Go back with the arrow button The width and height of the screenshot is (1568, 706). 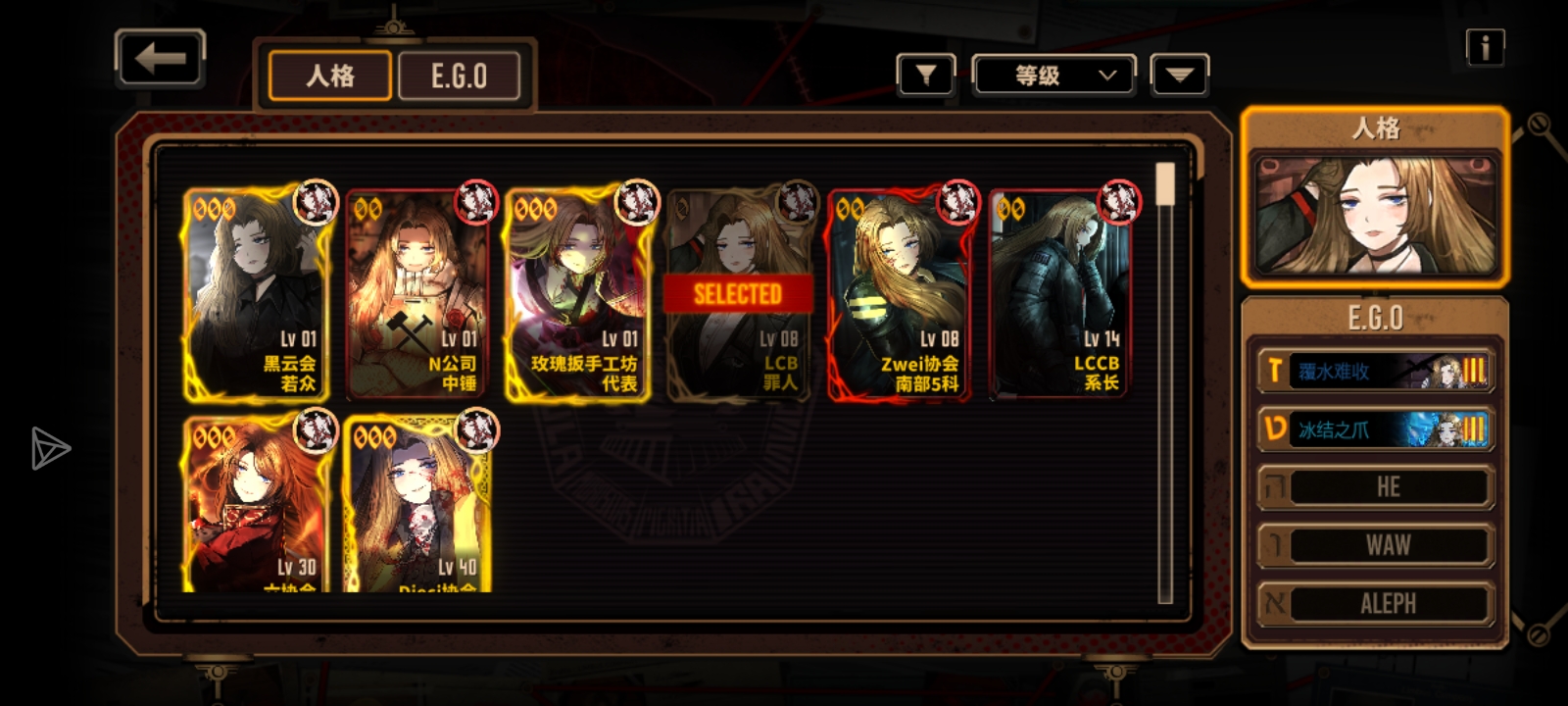tap(160, 59)
